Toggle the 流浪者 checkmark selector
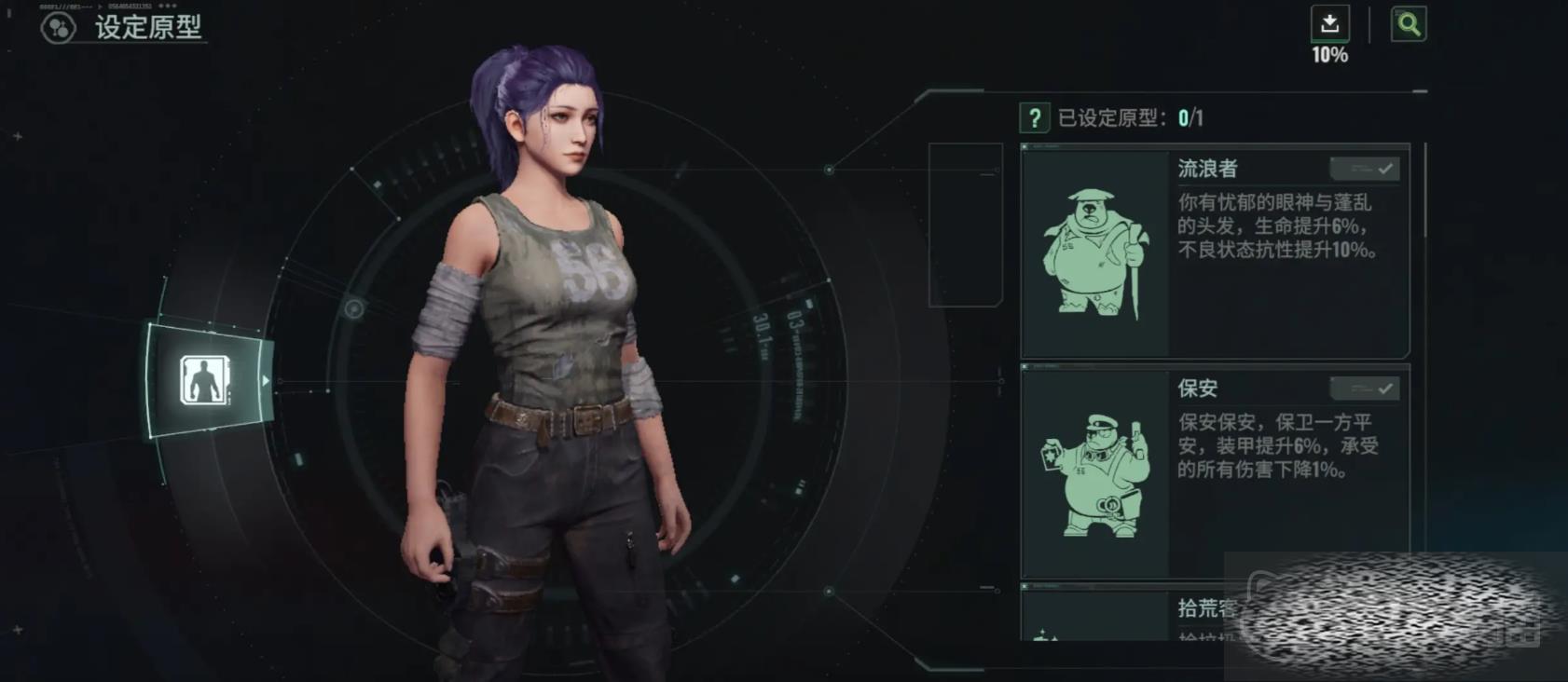Image resolution: width=1568 pixels, height=682 pixels. 1365,169
